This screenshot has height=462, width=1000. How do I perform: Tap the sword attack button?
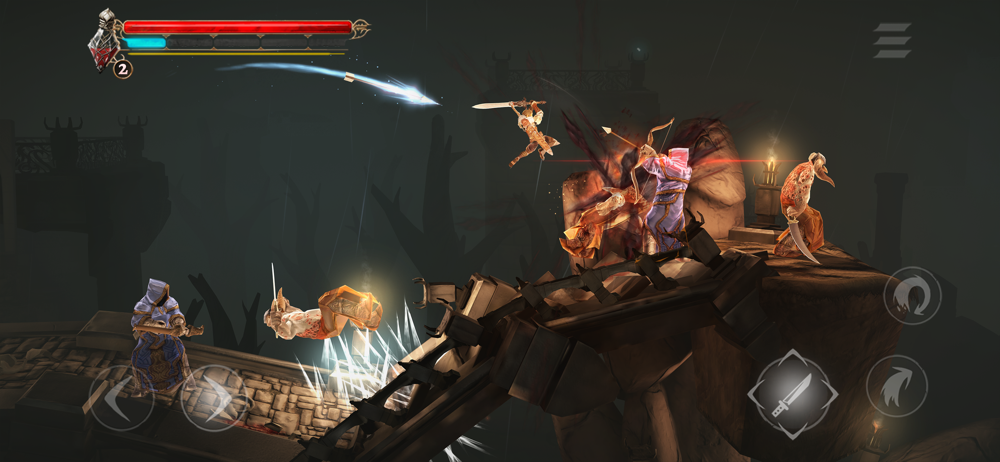[x=792, y=394]
